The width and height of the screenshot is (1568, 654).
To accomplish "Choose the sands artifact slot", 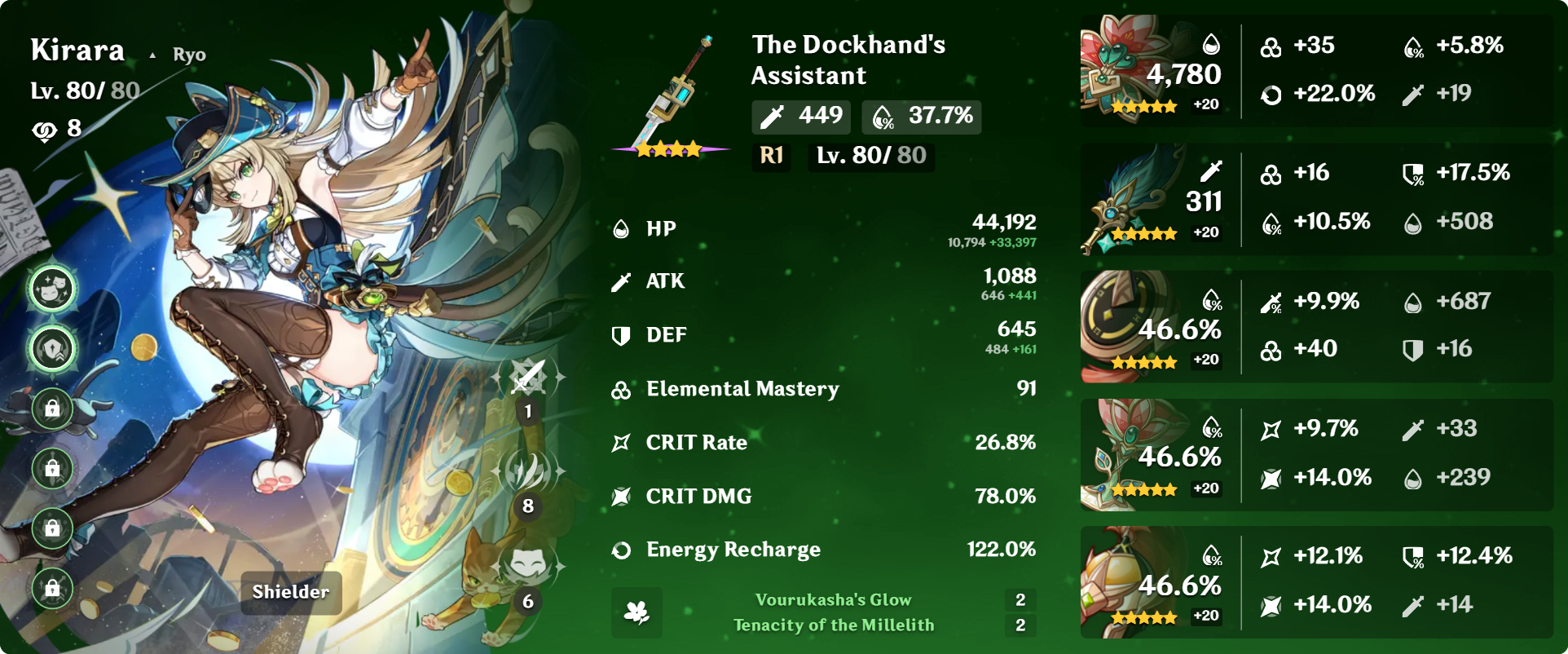I will [1129, 327].
